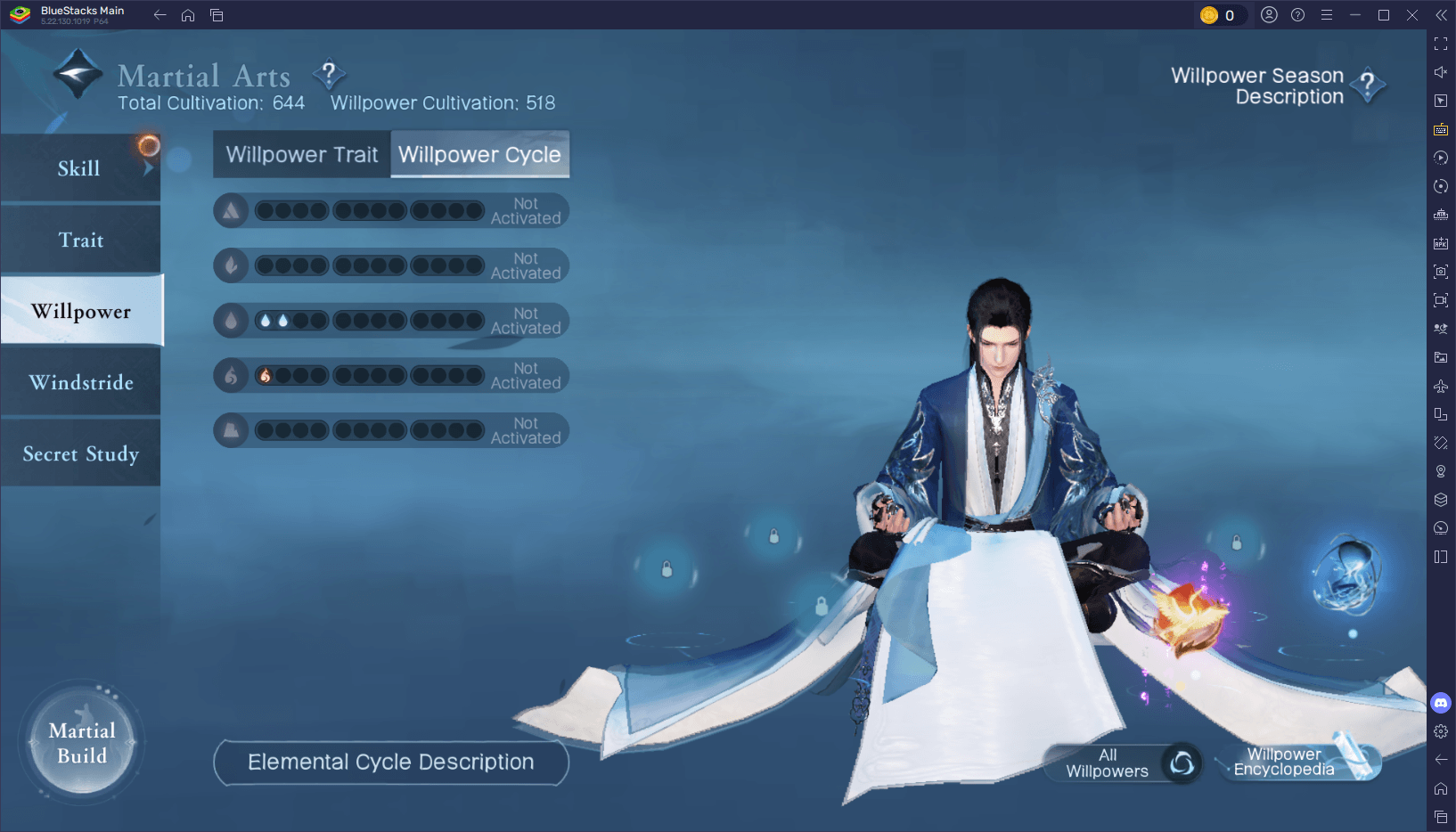The image size is (1456, 832).
Task: Open the BlueStacks hamburger menu
Action: (1328, 14)
